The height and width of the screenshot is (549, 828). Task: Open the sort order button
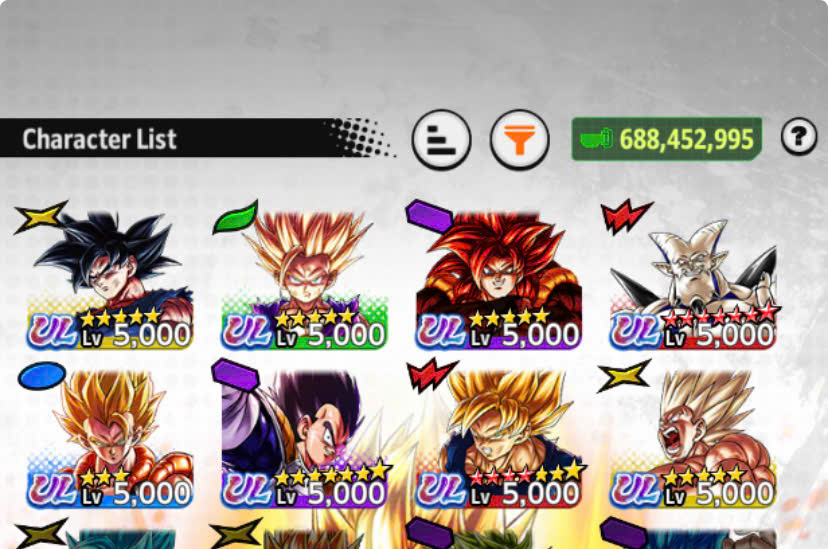pyautogui.click(x=442, y=140)
